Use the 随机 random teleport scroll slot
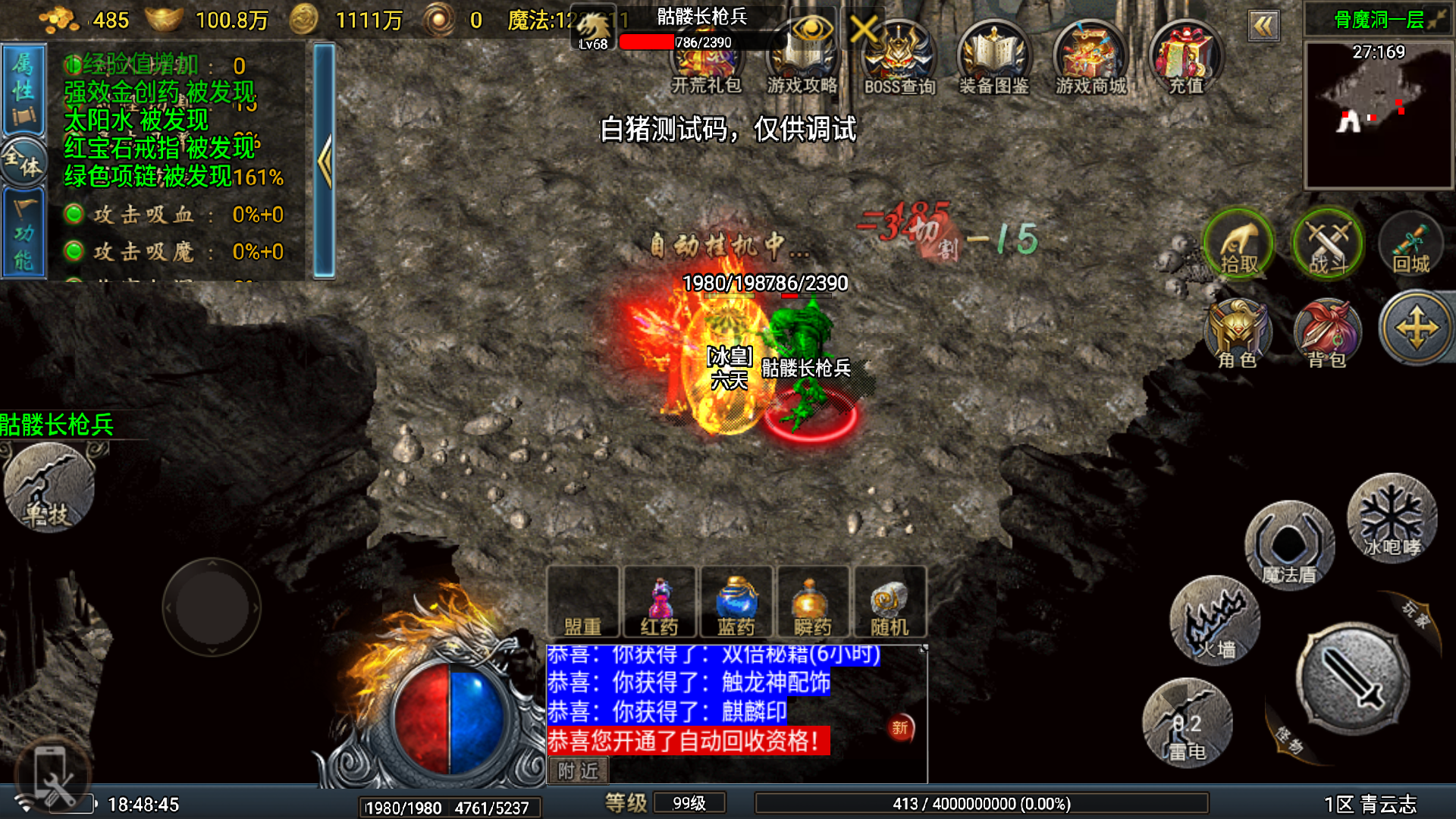Image resolution: width=1456 pixels, height=819 pixels. [x=890, y=603]
